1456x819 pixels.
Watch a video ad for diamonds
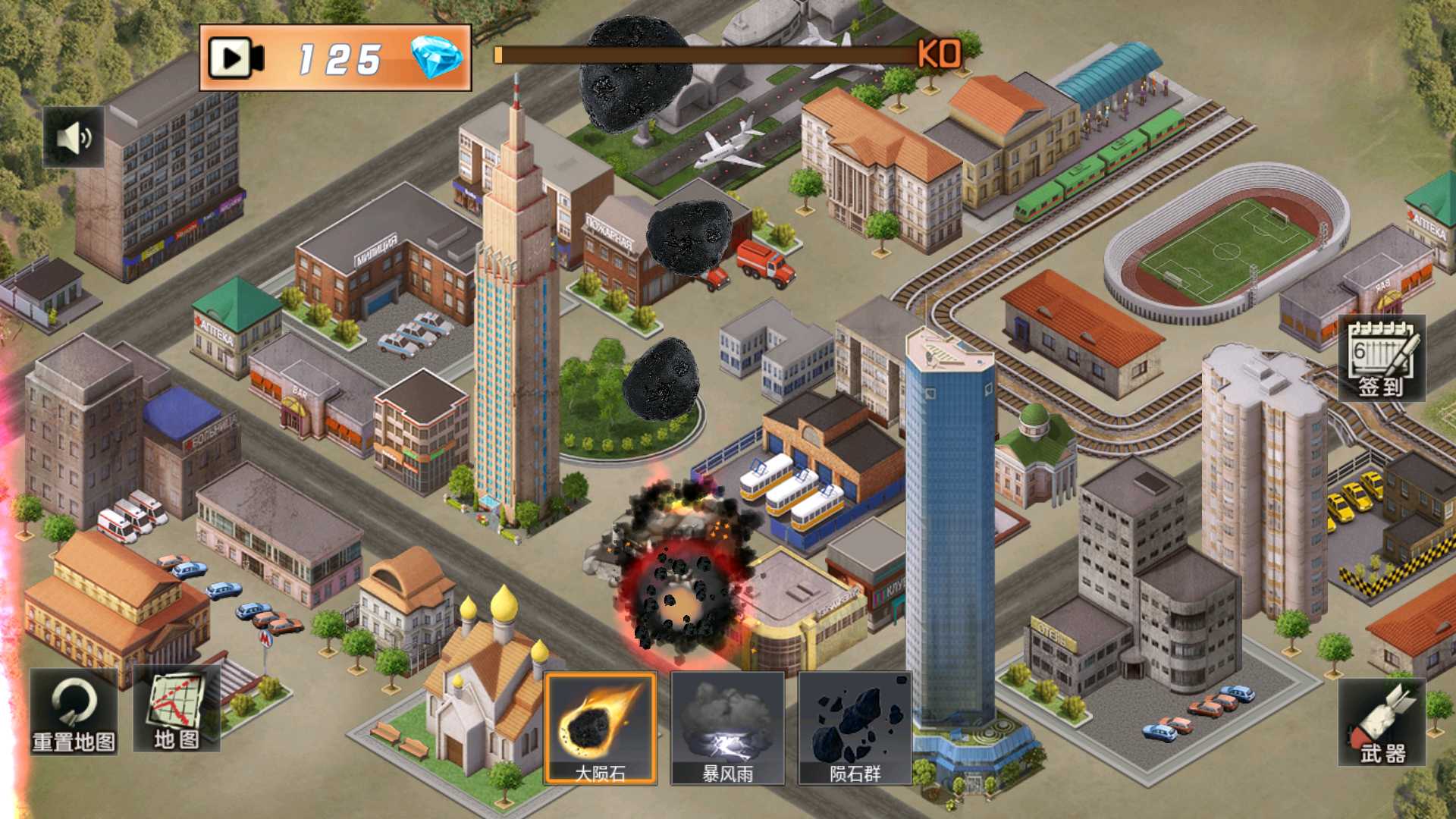pyautogui.click(x=237, y=58)
